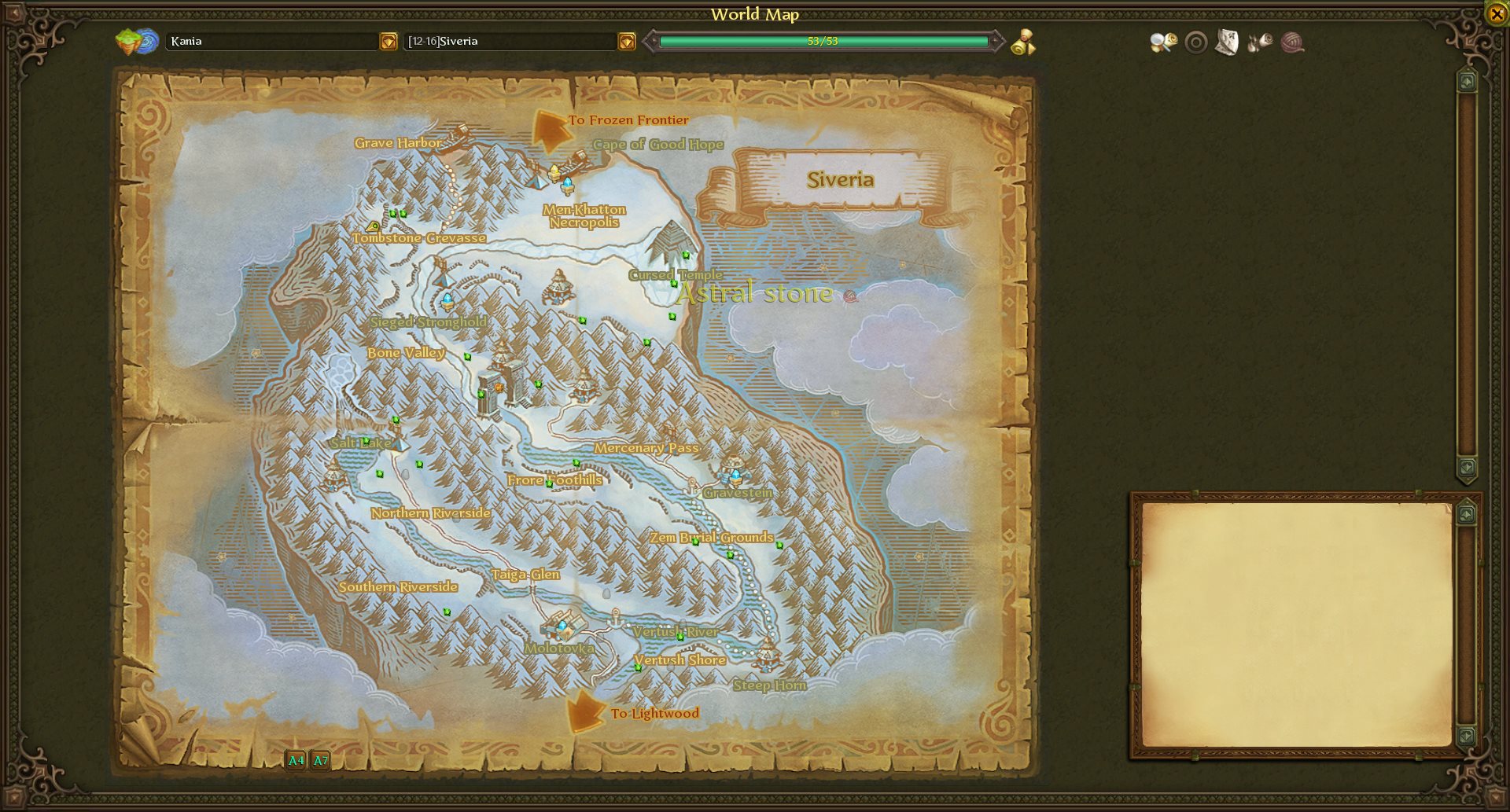The width and height of the screenshot is (1510, 812).
Task: Click the red yarn ball icon
Action: 1292,42
